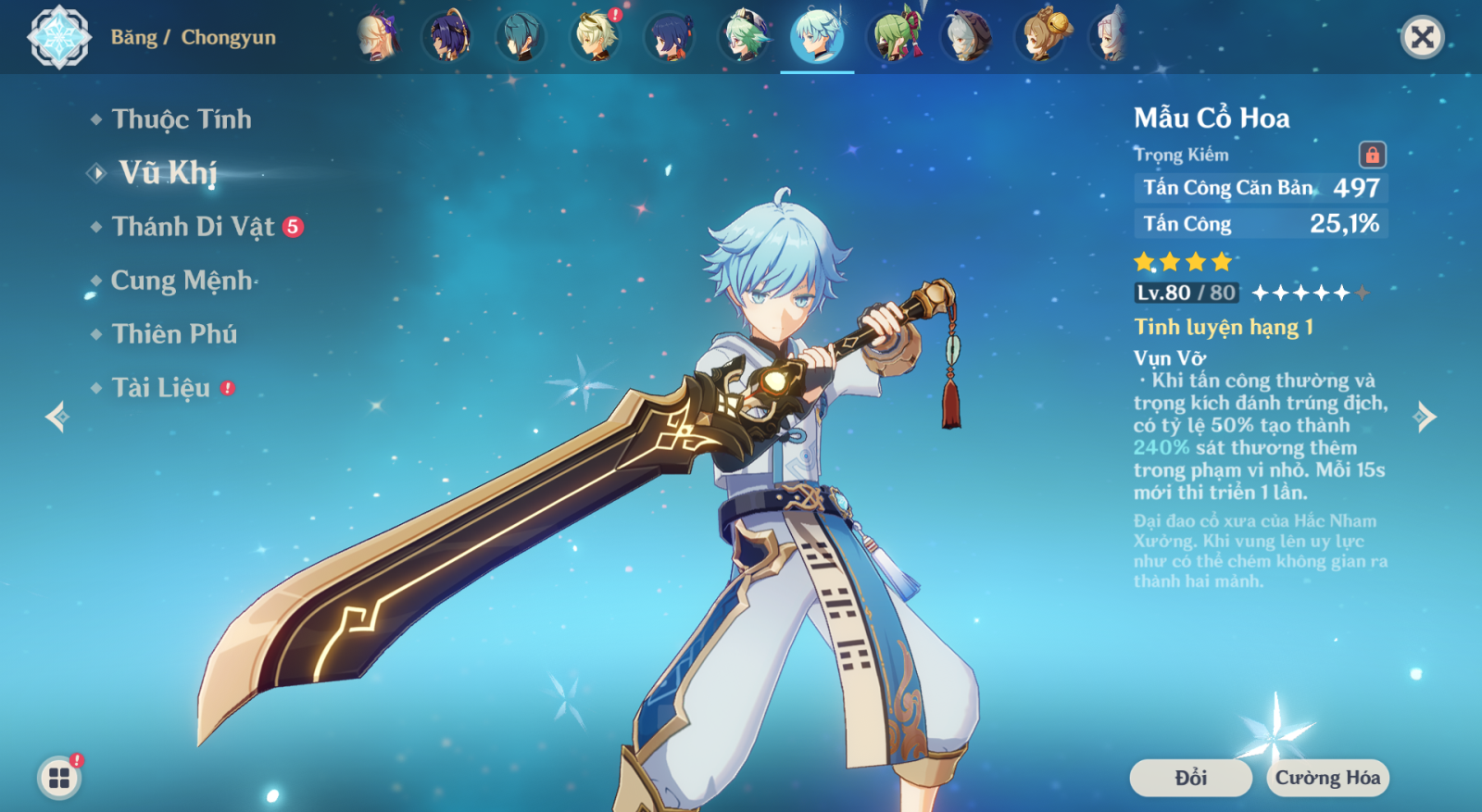Click the Băng cryo element emblem
1482x812 pixels.
[59, 37]
